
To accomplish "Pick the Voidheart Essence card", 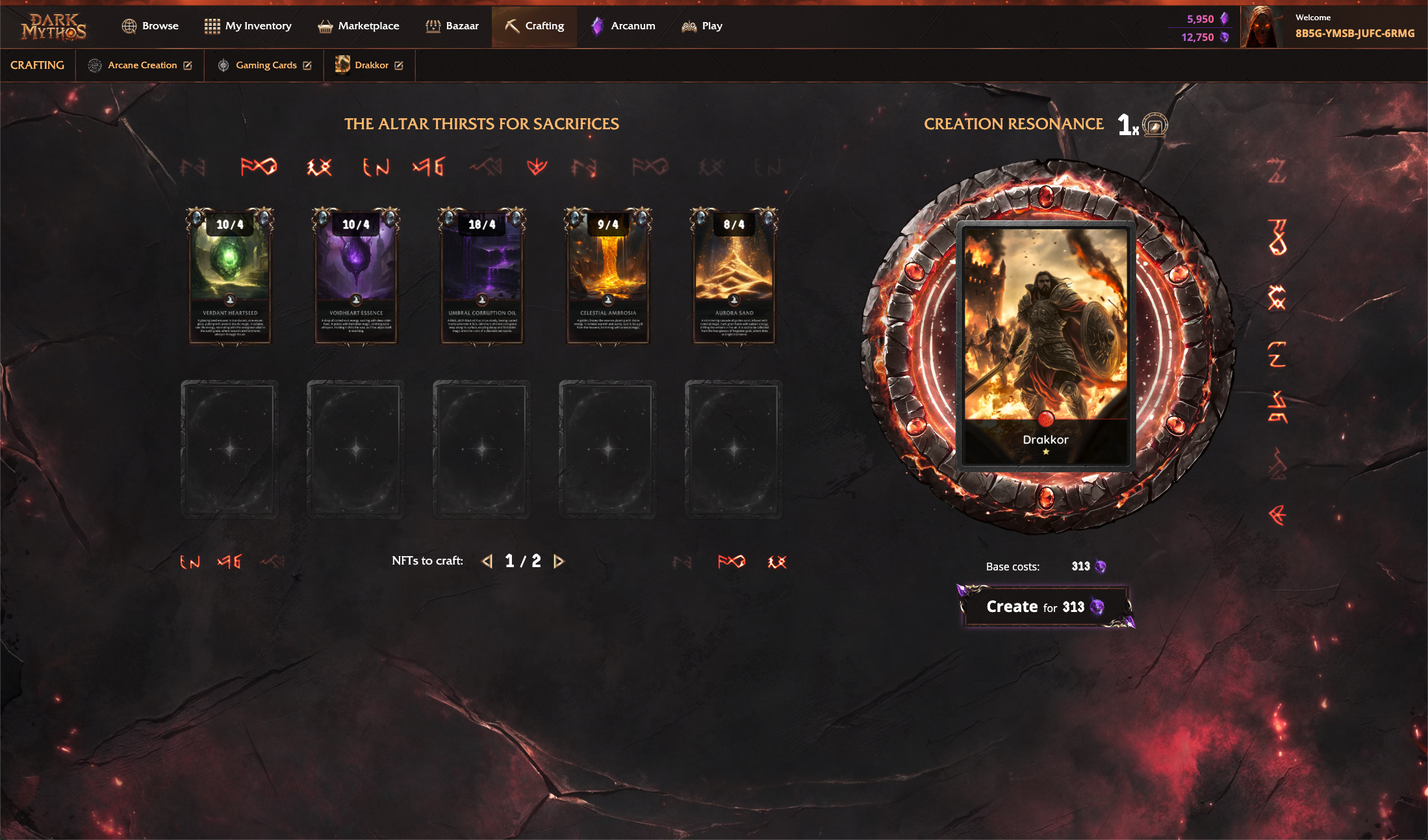I will (356, 276).
